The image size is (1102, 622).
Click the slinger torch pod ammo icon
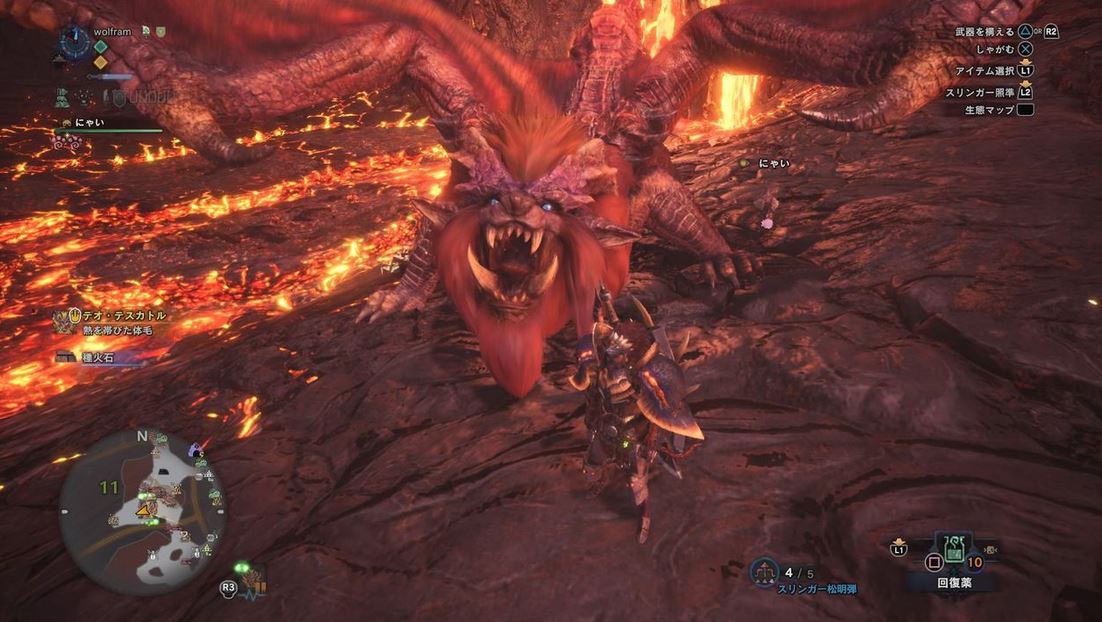pos(764,573)
